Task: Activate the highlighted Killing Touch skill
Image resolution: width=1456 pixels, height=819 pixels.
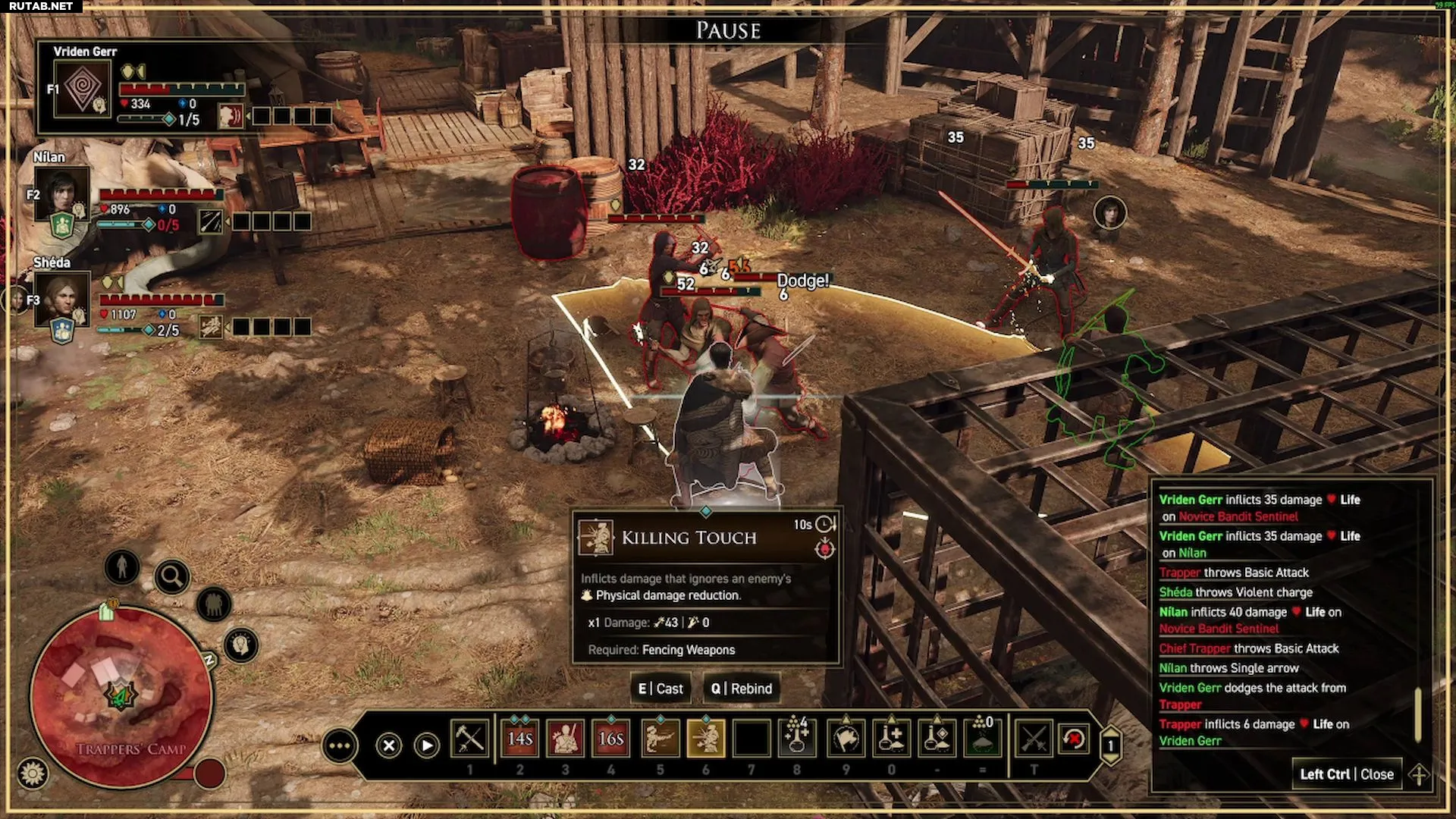Action: (x=705, y=739)
